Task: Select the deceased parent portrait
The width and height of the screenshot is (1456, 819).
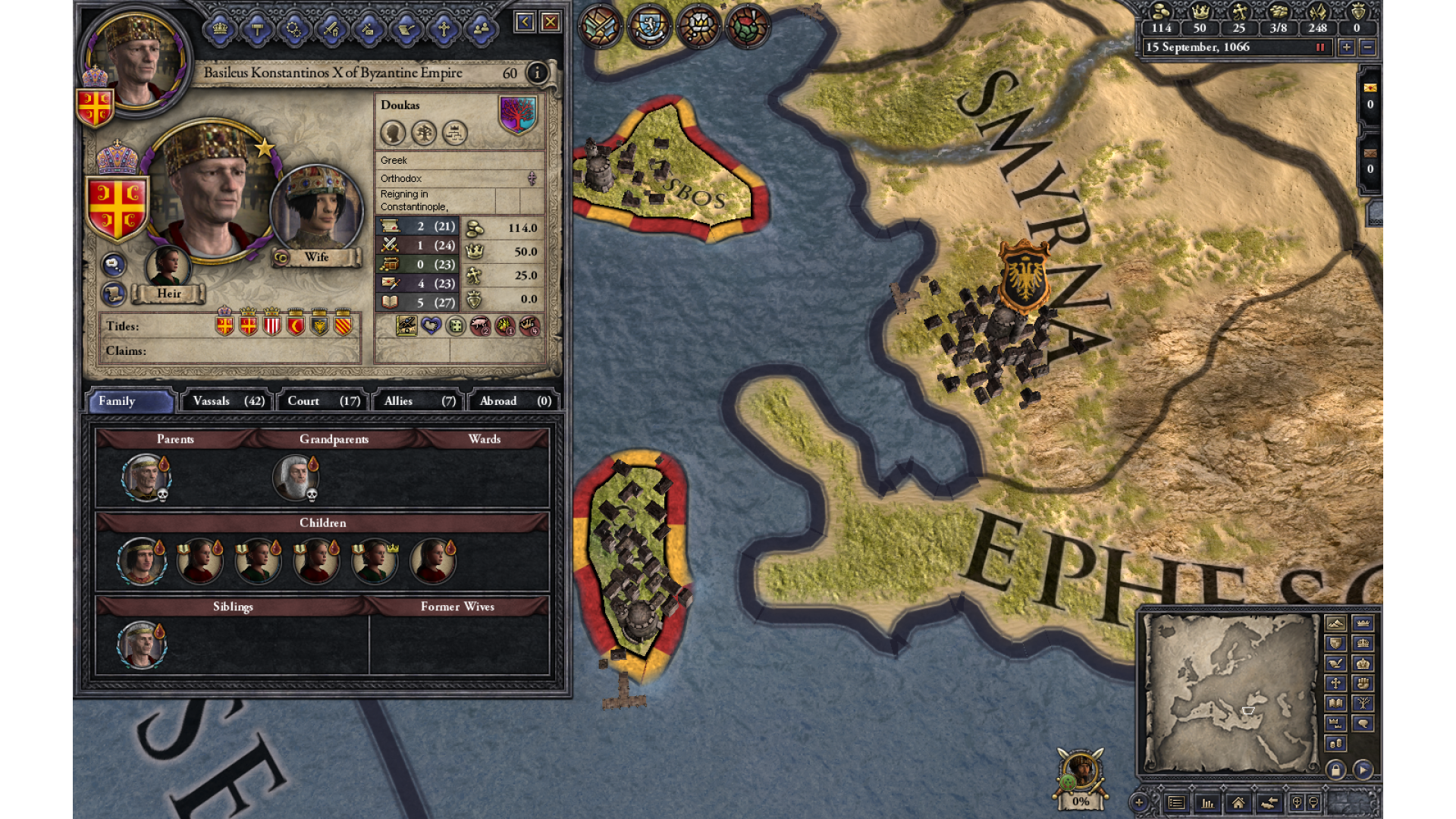Action: (x=145, y=478)
